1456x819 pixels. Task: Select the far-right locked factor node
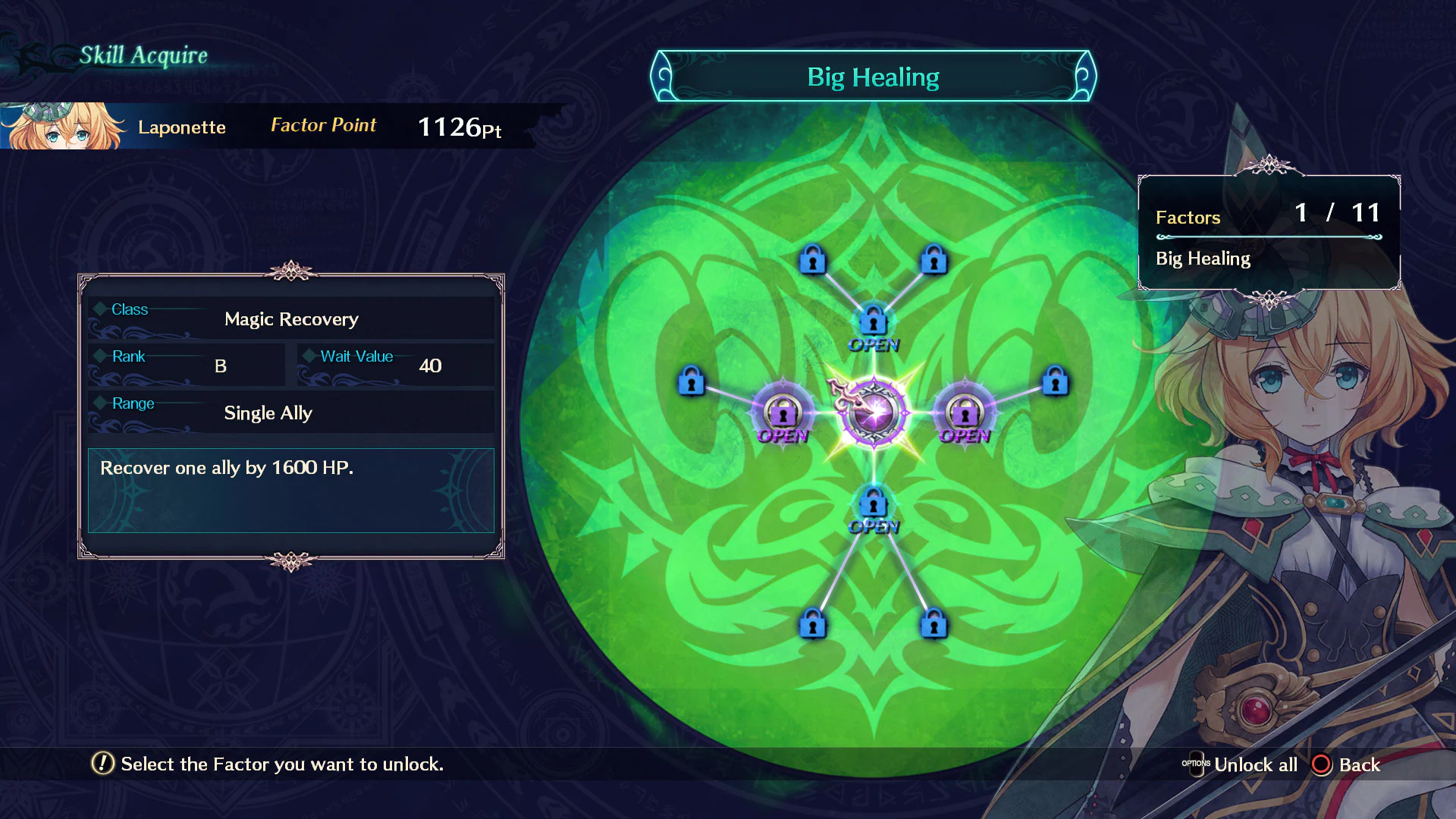(x=1054, y=383)
